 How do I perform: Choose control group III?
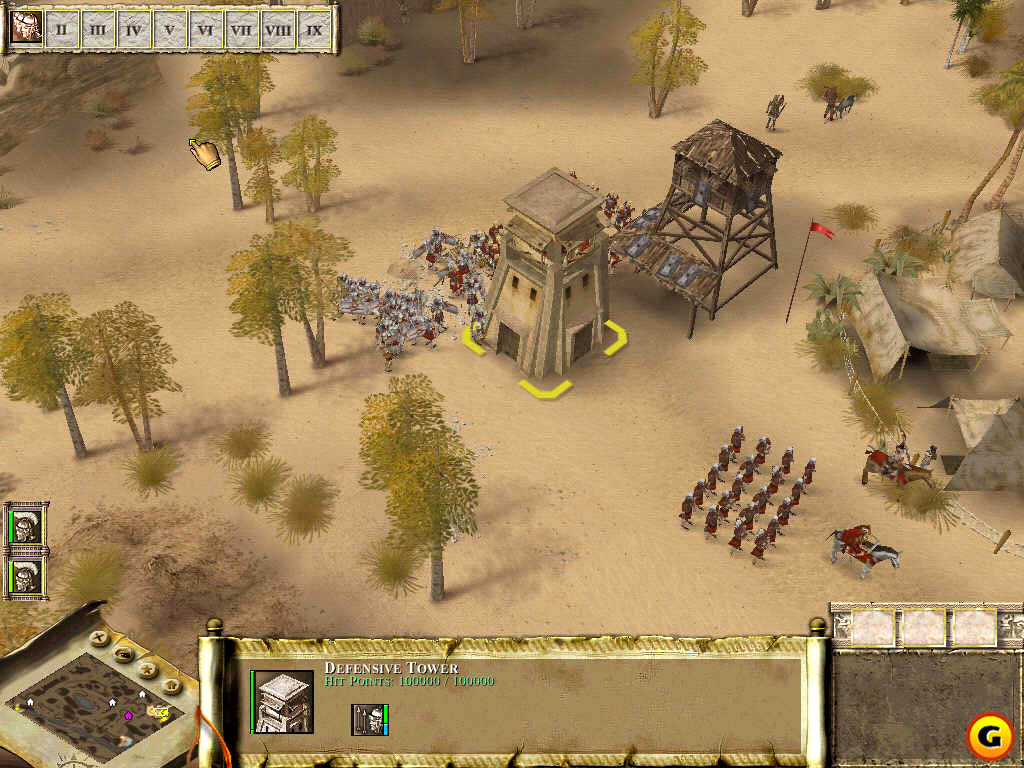click(97, 30)
